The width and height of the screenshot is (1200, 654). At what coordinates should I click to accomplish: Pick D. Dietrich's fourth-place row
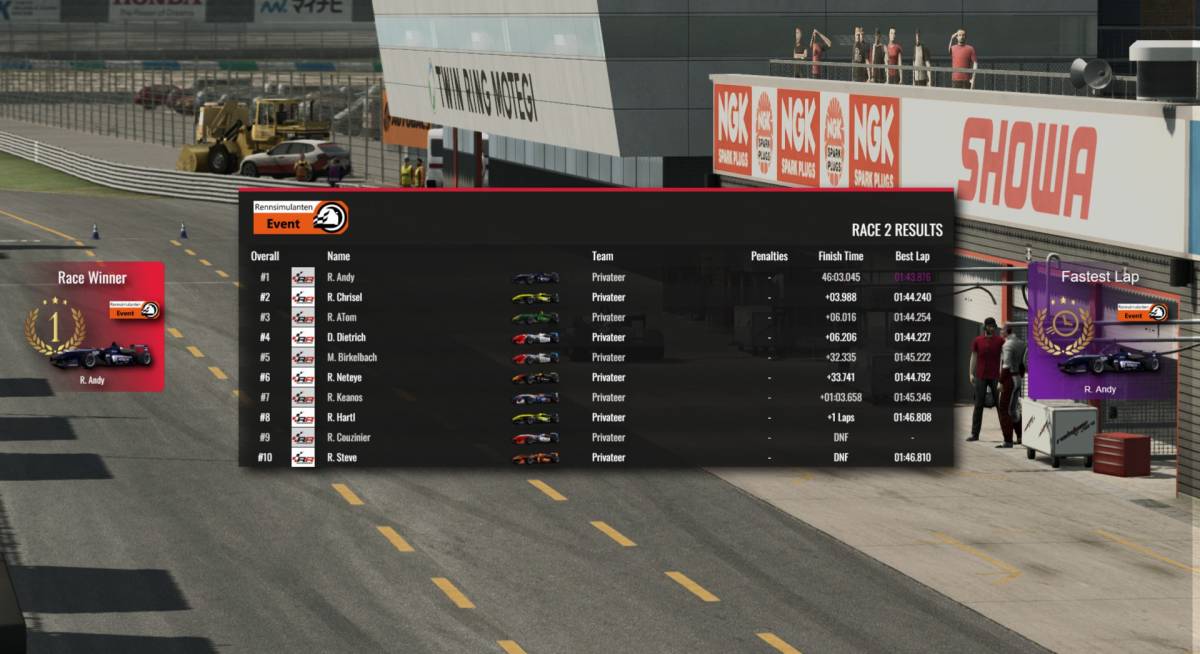coord(595,337)
